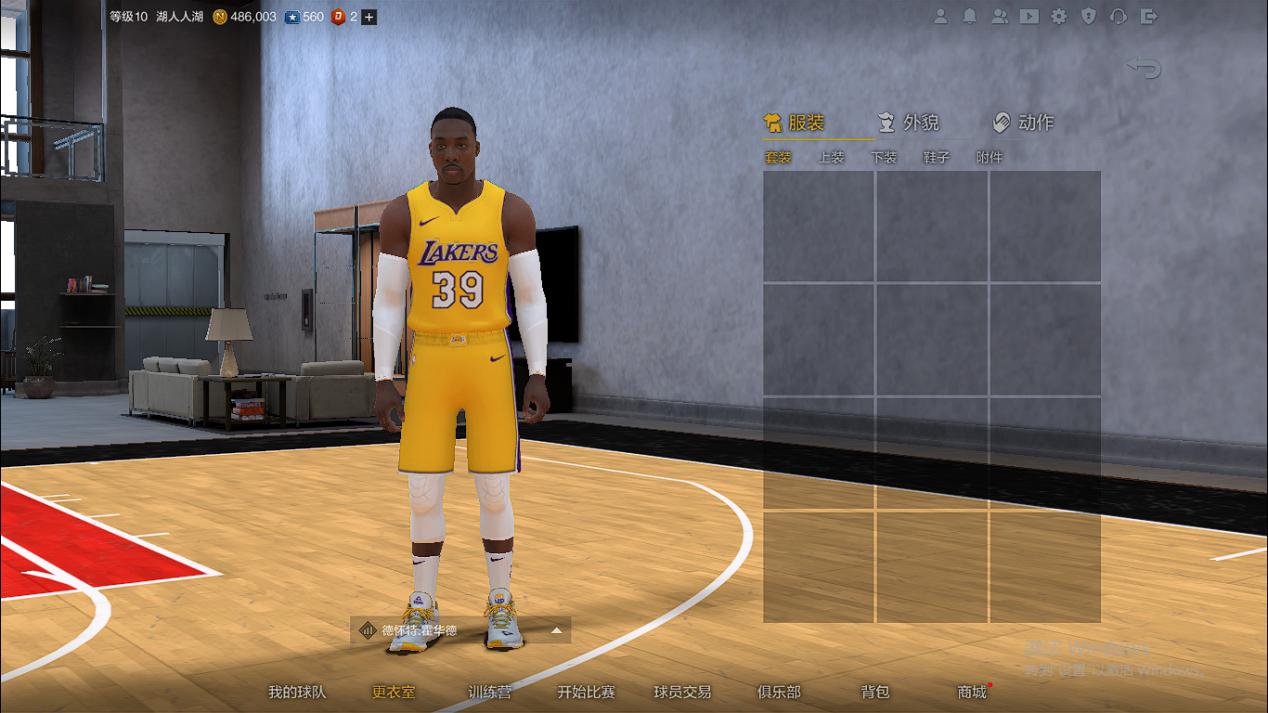The width and height of the screenshot is (1268, 713).
Task: Choose the 上装 tops sub-category
Action: click(831, 157)
